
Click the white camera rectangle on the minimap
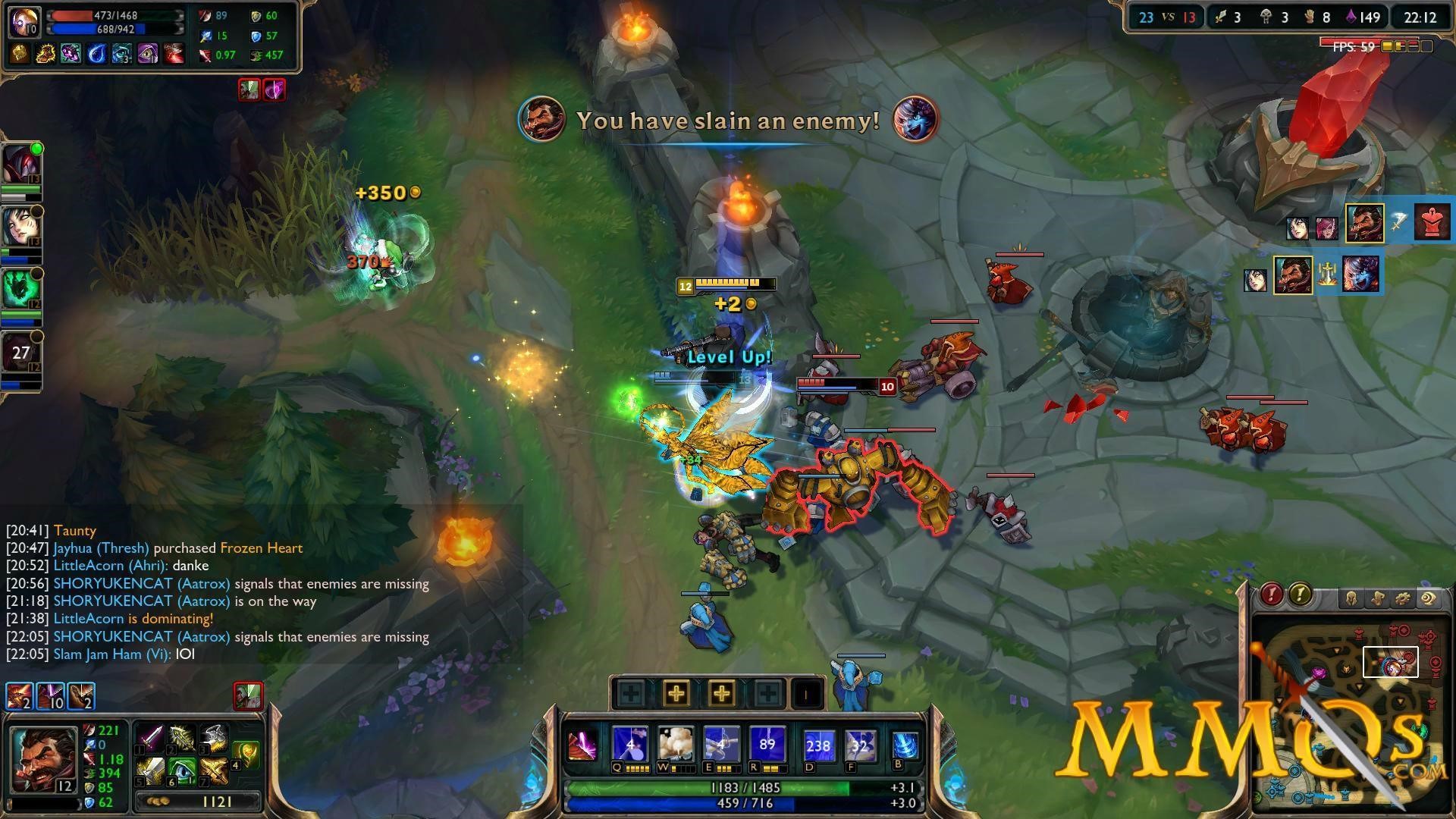(x=1391, y=662)
